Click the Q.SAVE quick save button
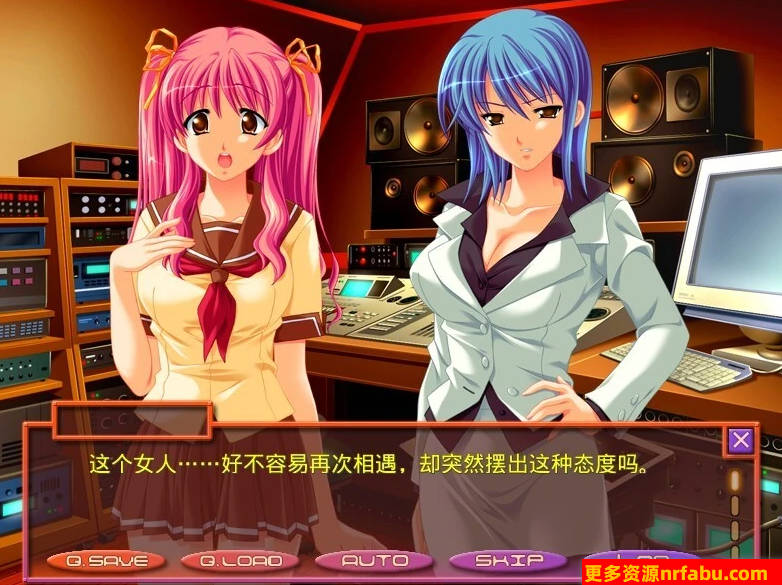The width and height of the screenshot is (782, 585). coord(106,561)
